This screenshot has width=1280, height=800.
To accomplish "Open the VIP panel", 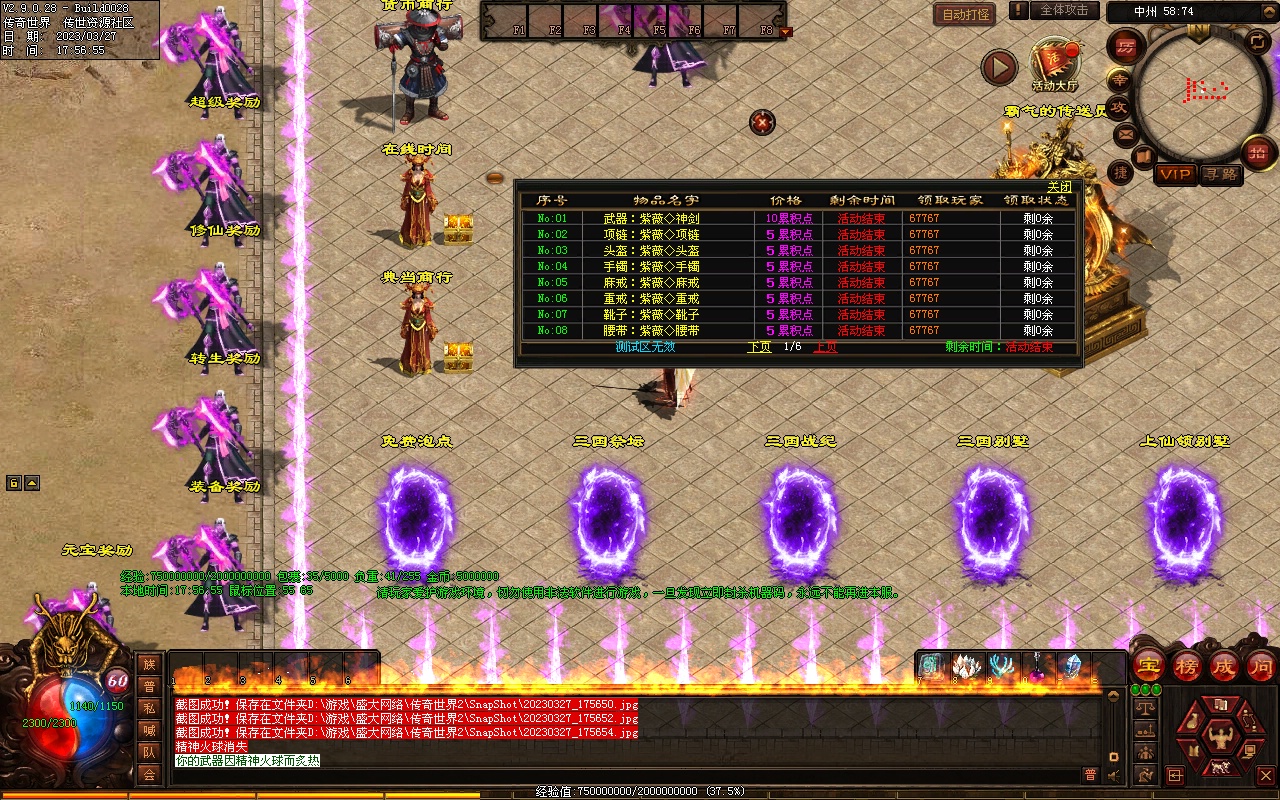I will tap(1175, 174).
